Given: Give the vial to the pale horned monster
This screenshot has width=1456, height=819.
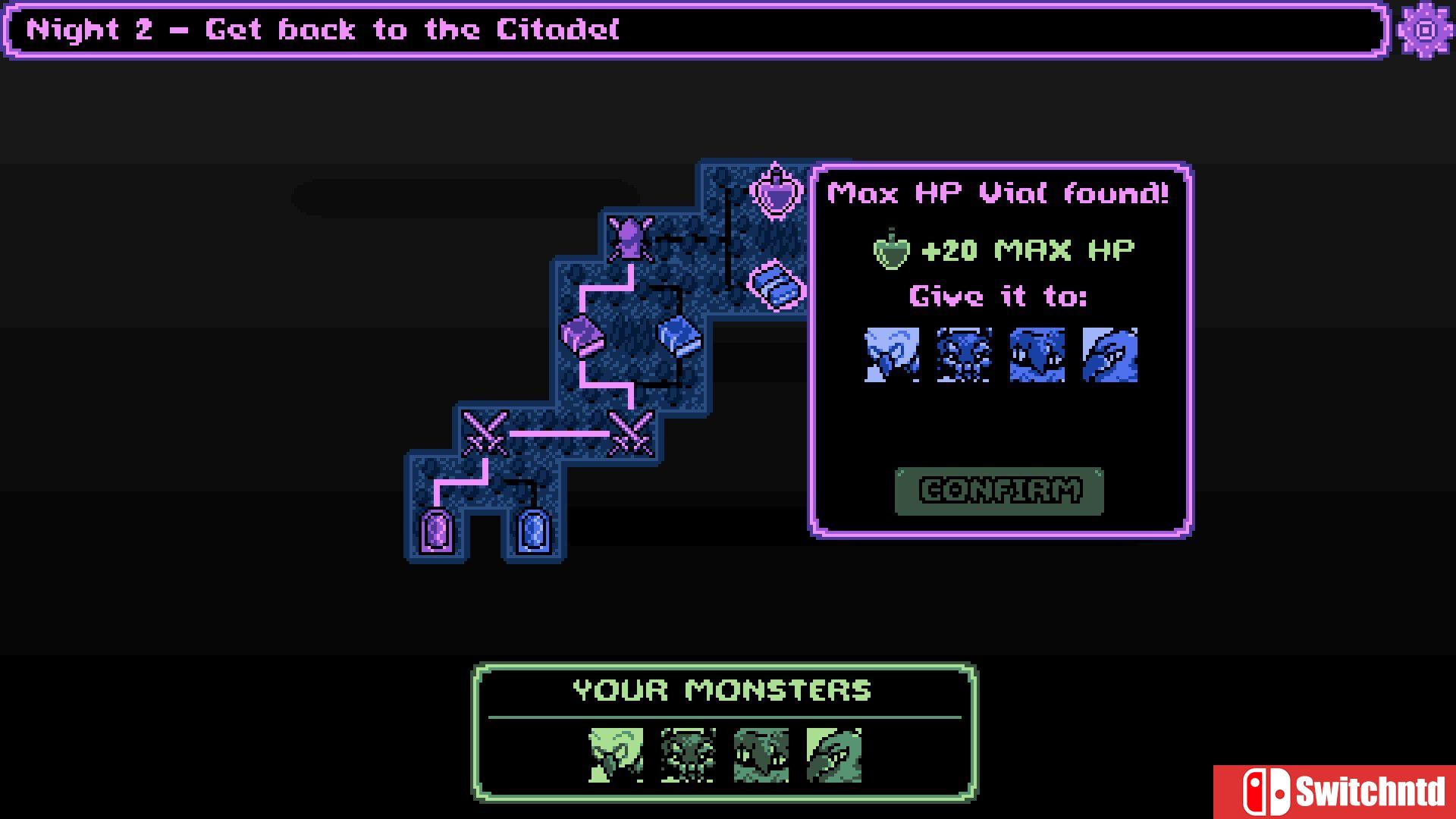Looking at the screenshot, I should 892,355.
